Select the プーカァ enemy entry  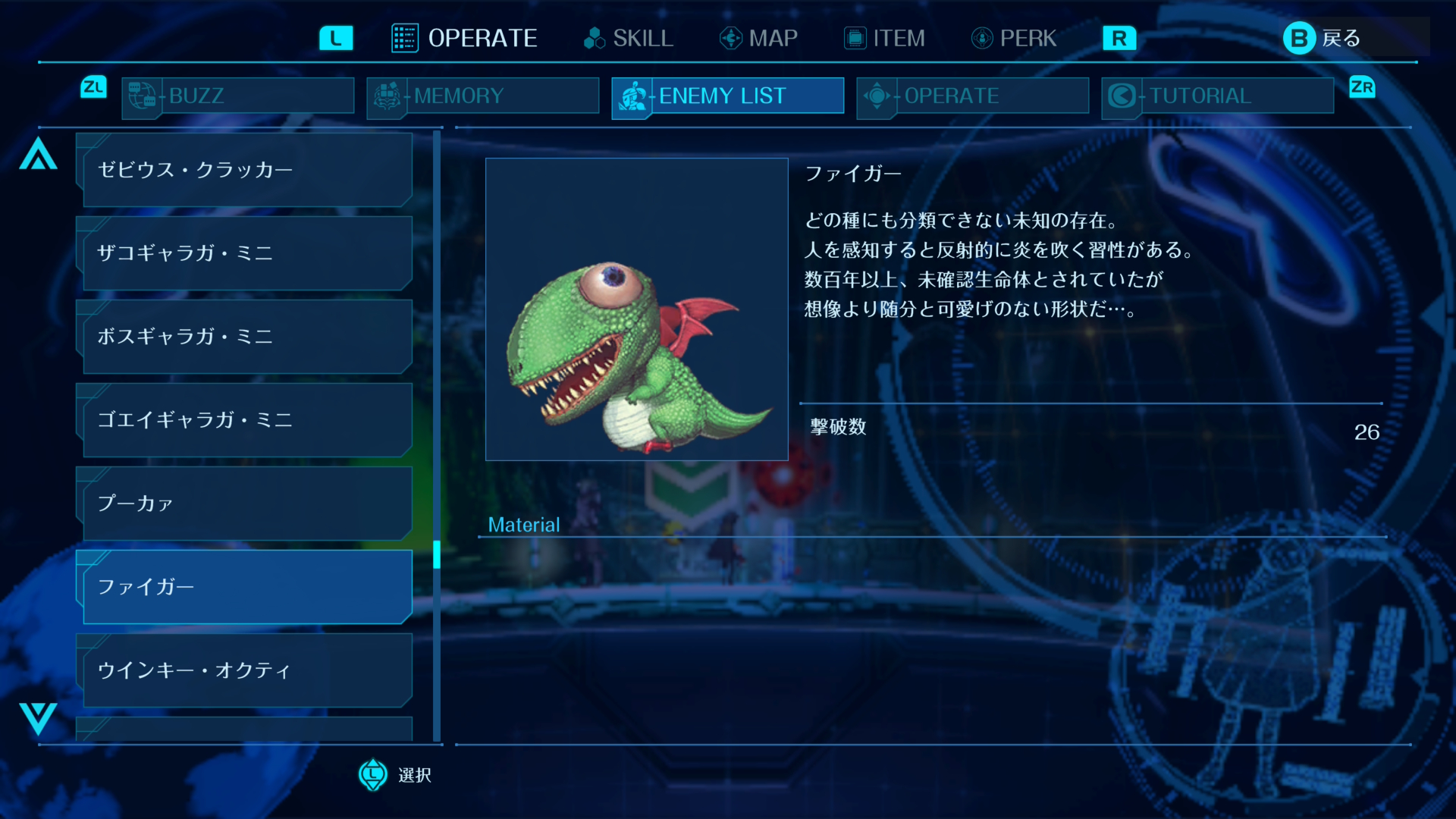pos(244,504)
